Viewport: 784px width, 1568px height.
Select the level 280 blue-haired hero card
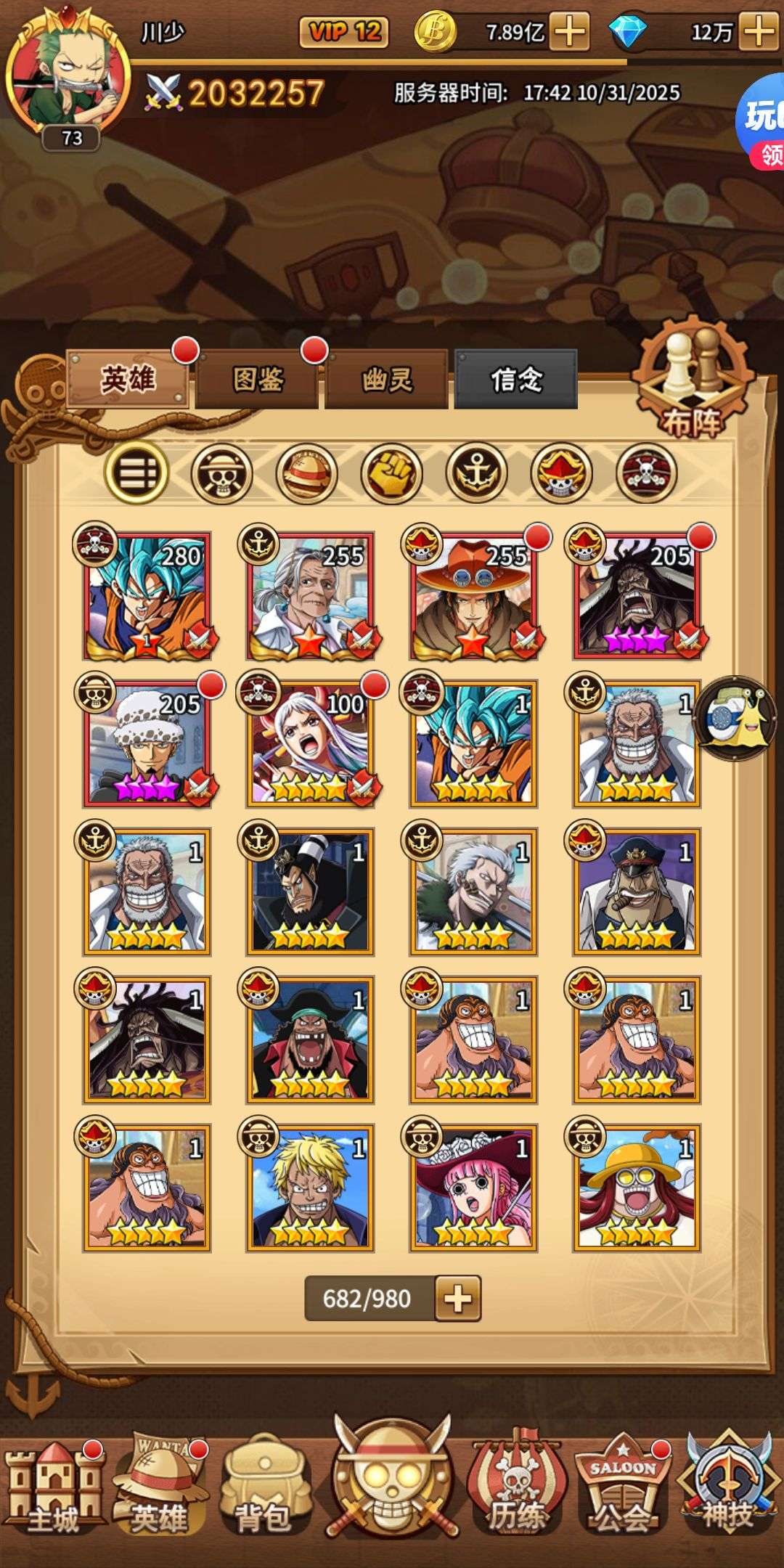147,597
